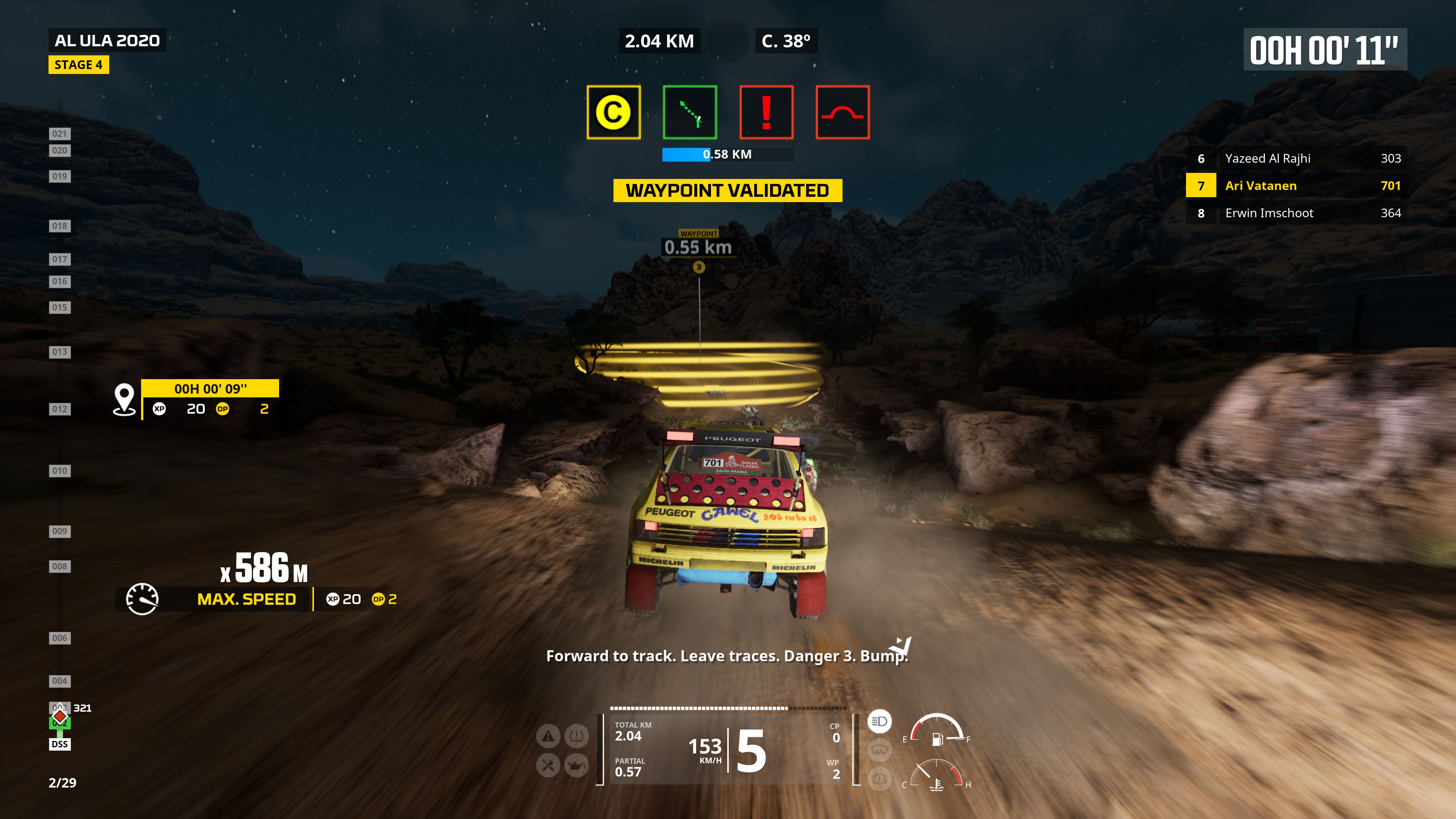Click the Max. Speed speedometer bonus icon
This screenshot has width=1456, height=819.
(142, 599)
